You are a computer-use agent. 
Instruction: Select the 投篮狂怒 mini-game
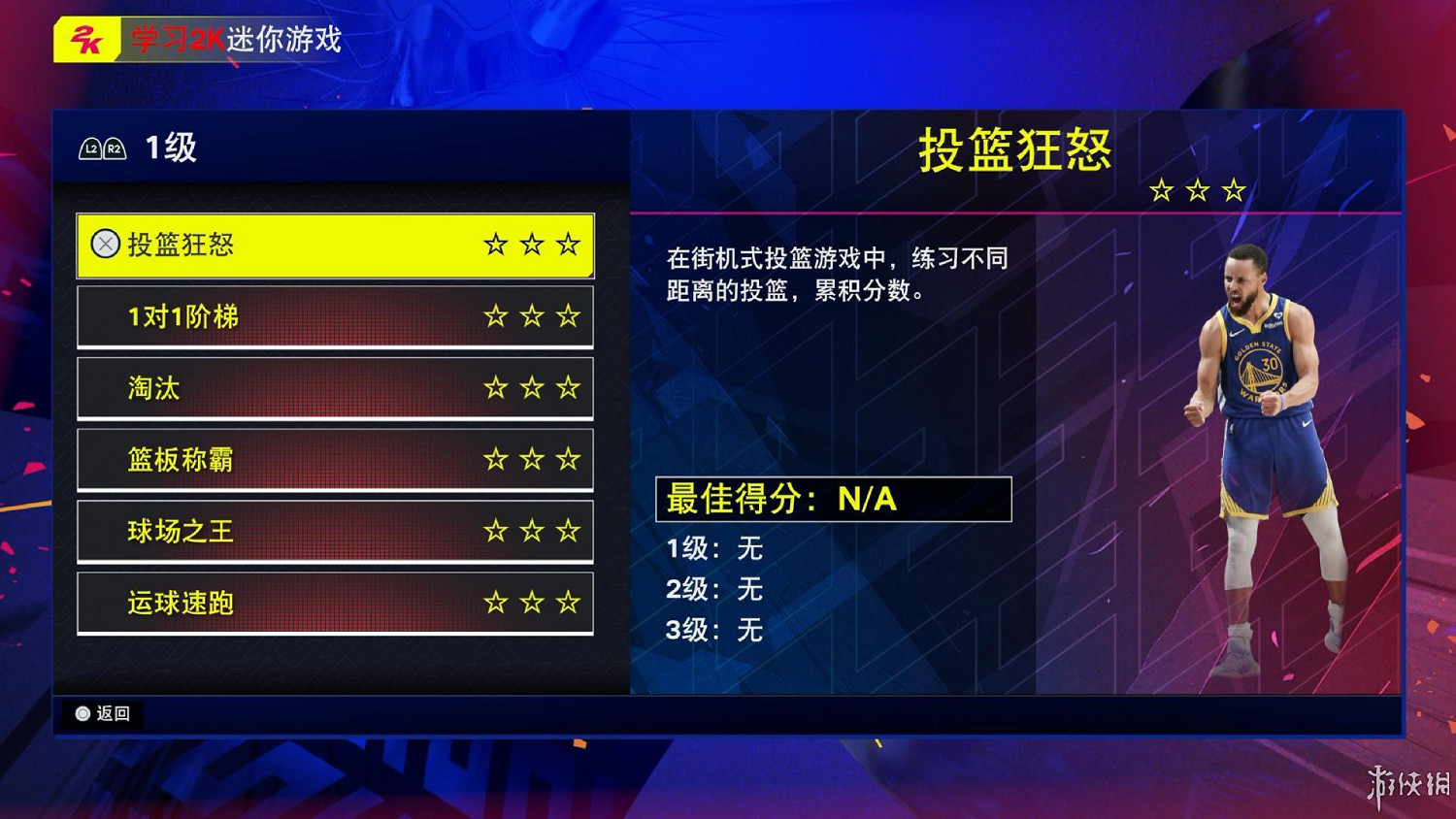(335, 245)
